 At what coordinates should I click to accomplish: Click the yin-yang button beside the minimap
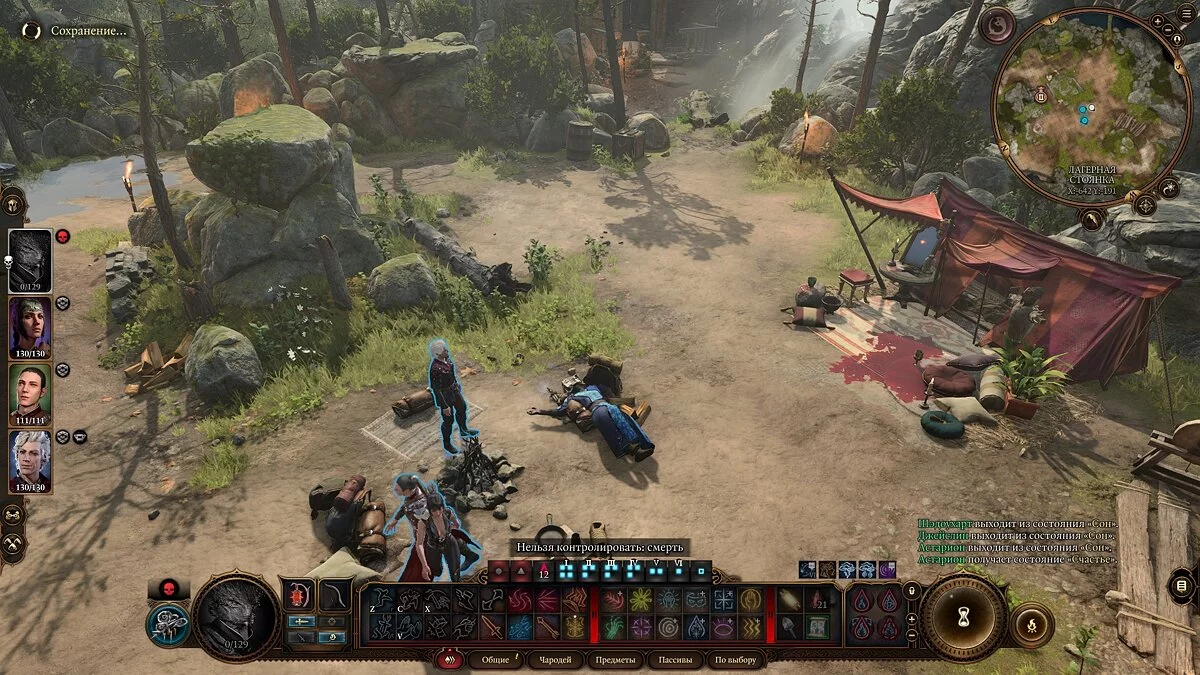tap(996, 25)
